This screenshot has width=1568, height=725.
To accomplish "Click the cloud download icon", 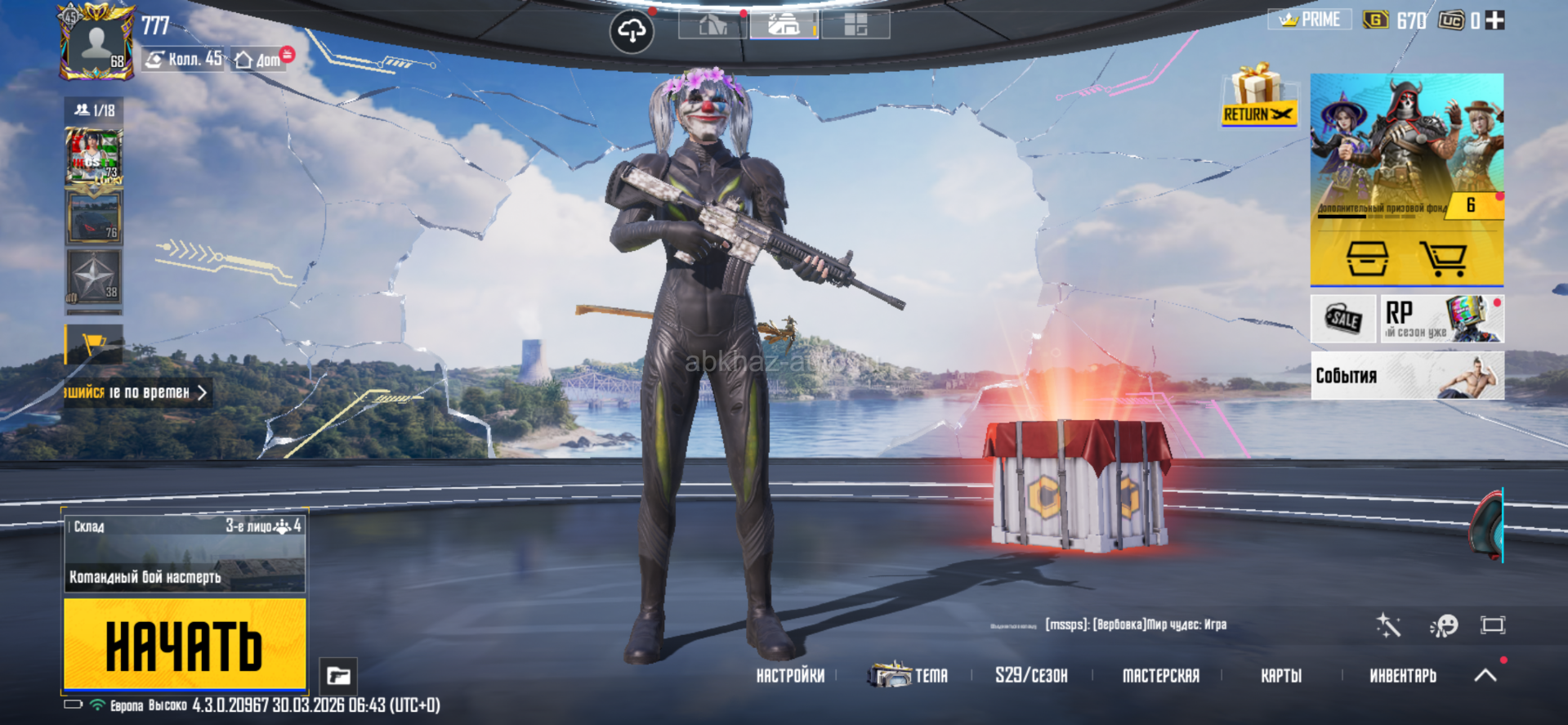I will [632, 32].
